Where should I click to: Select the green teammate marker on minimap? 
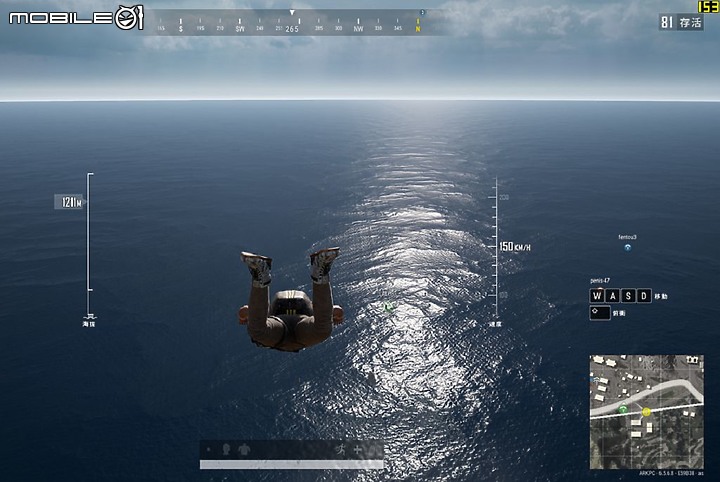click(x=623, y=410)
